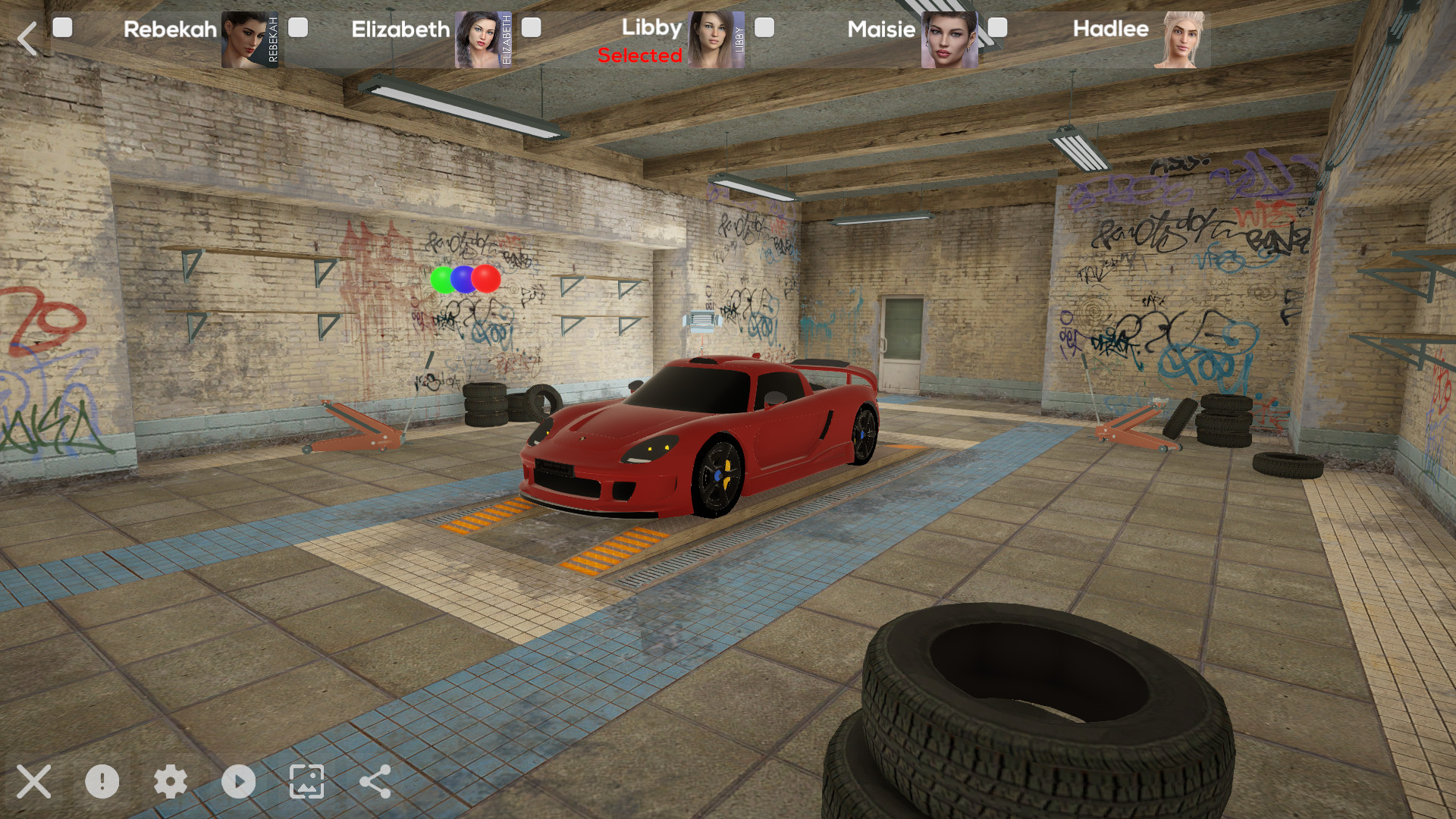Uncheck Libby's selection checkbox
The height and width of the screenshot is (819, 1456).
click(532, 28)
